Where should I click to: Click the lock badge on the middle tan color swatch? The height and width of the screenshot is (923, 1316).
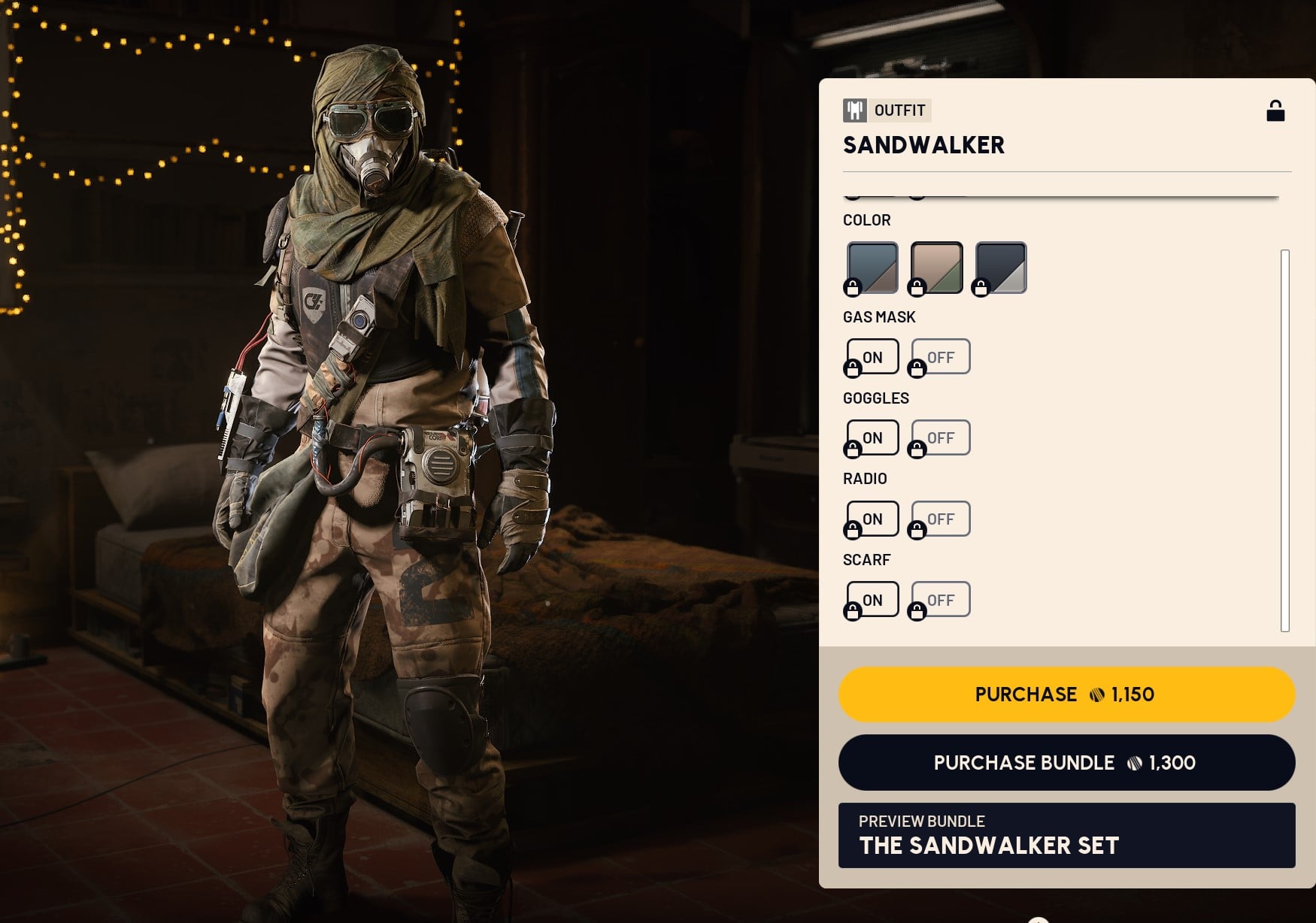click(x=918, y=286)
